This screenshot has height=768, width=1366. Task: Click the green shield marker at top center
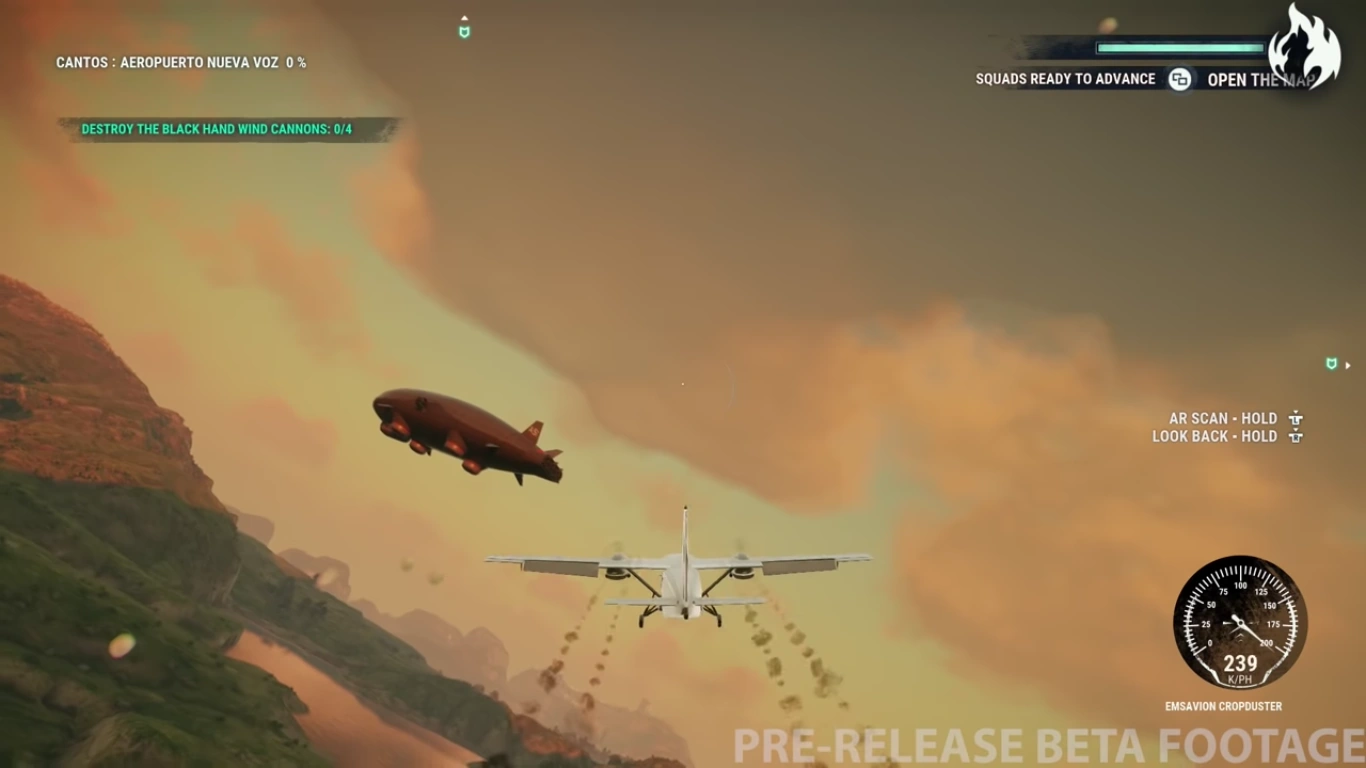pos(464,32)
